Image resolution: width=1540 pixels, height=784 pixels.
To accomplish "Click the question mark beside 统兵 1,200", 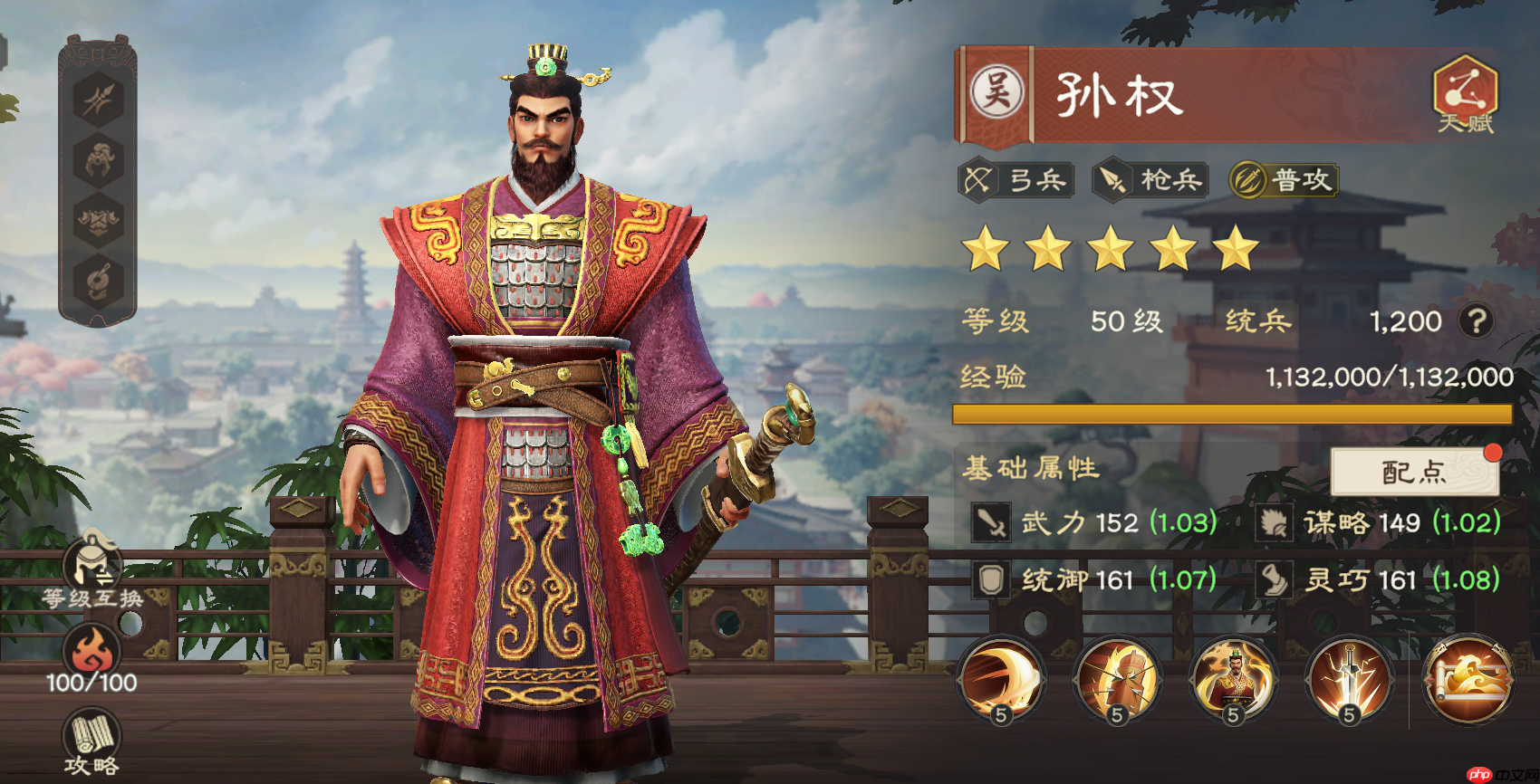I will (1477, 321).
